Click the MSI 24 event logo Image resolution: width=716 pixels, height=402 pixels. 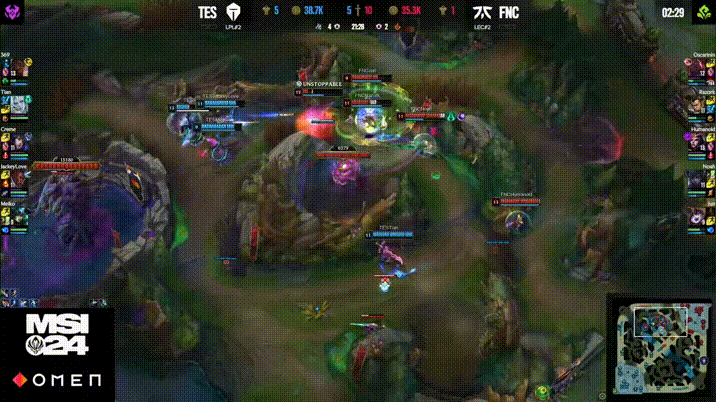(x=57, y=335)
